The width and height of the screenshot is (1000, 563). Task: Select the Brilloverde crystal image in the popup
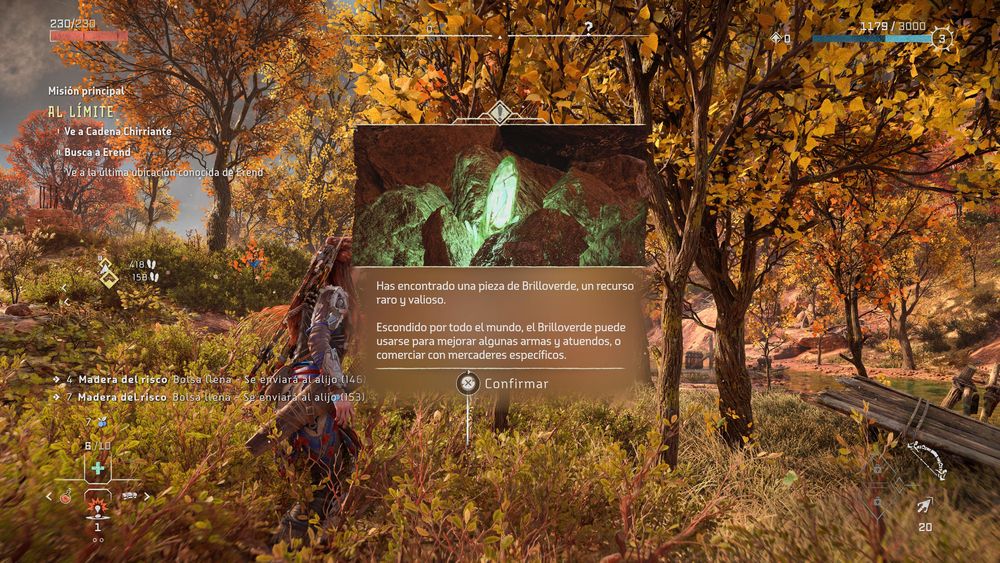[500, 196]
